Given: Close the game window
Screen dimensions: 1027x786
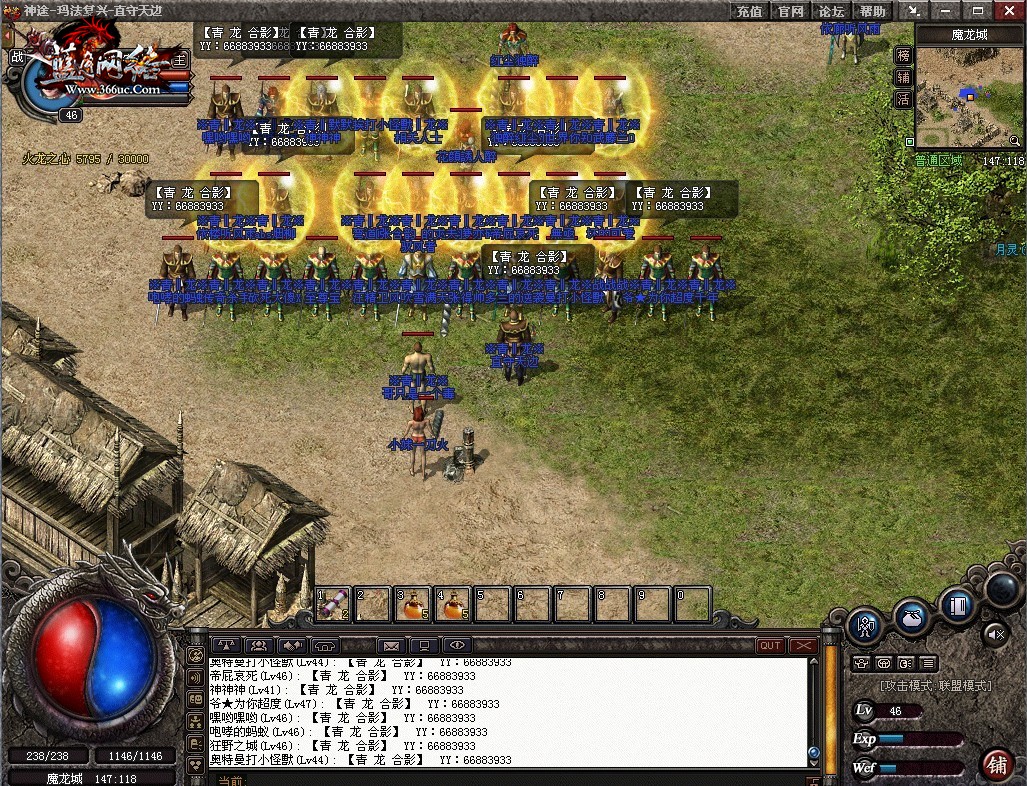Looking at the screenshot, I should click(x=1009, y=11).
